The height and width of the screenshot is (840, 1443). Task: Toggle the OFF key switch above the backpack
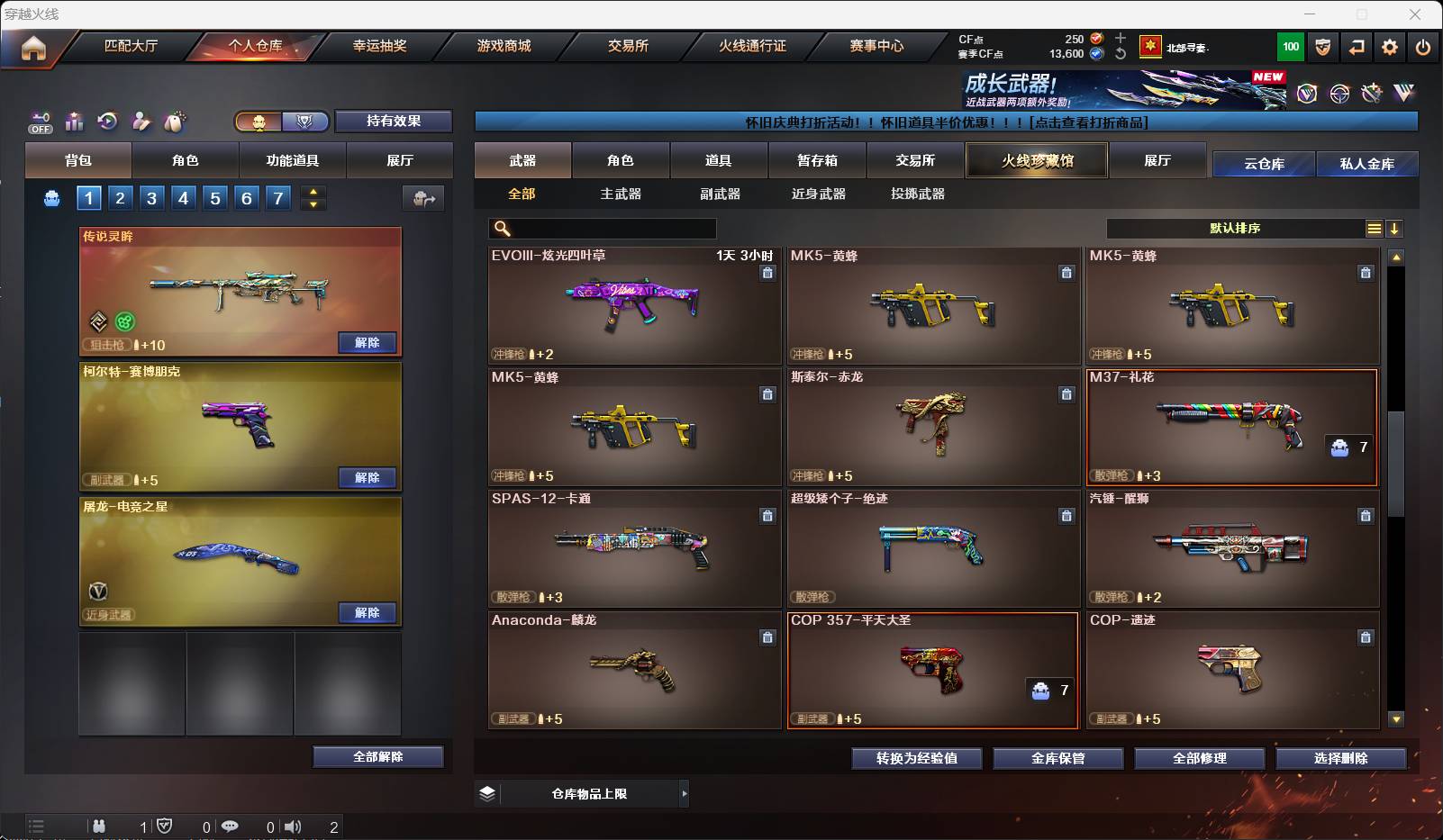tap(40, 122)
